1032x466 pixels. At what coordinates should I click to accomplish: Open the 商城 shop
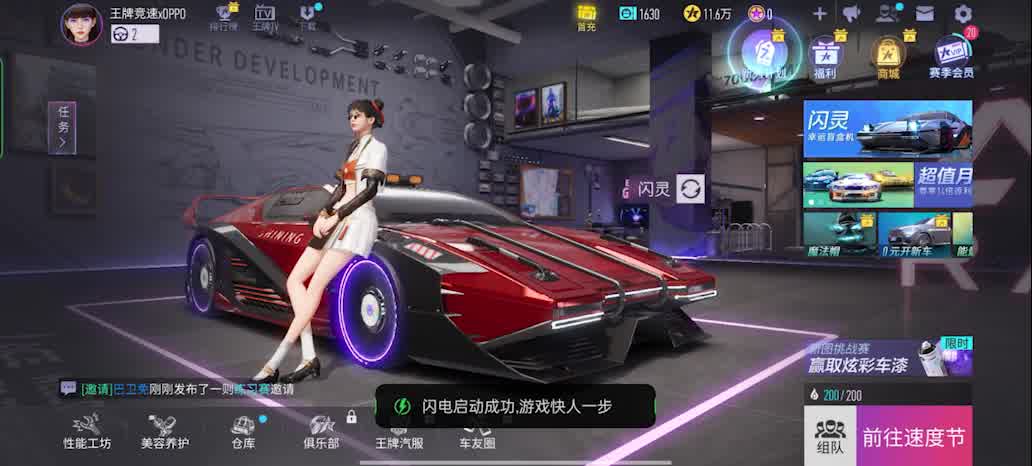(x=887, y=56)
